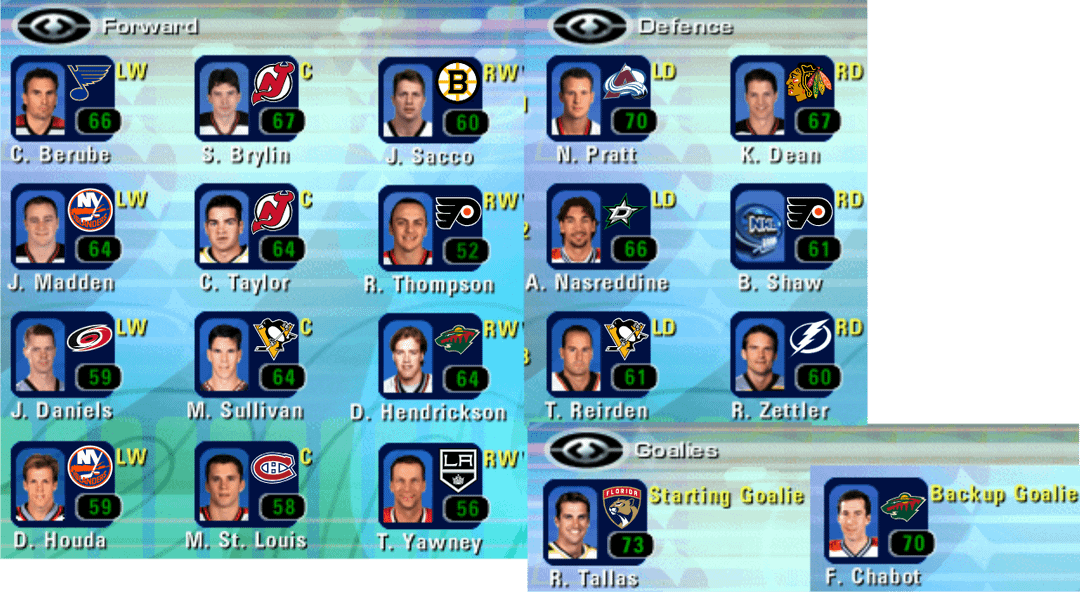
Task: Choose D. Hendrickson's player card
Action: click(x=431, y=355)
